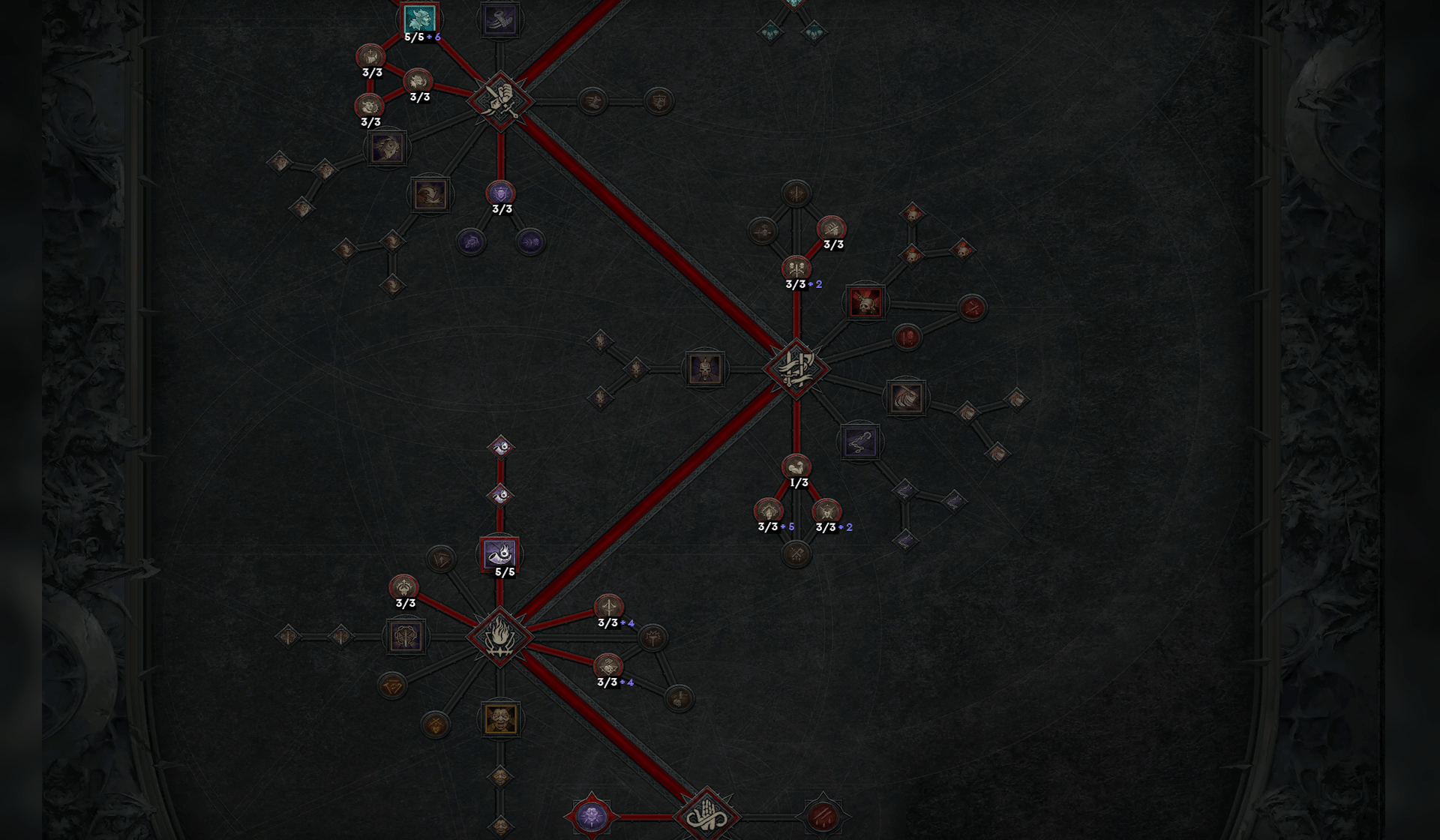Select the teal warrior head skill node

coord(420,19)
